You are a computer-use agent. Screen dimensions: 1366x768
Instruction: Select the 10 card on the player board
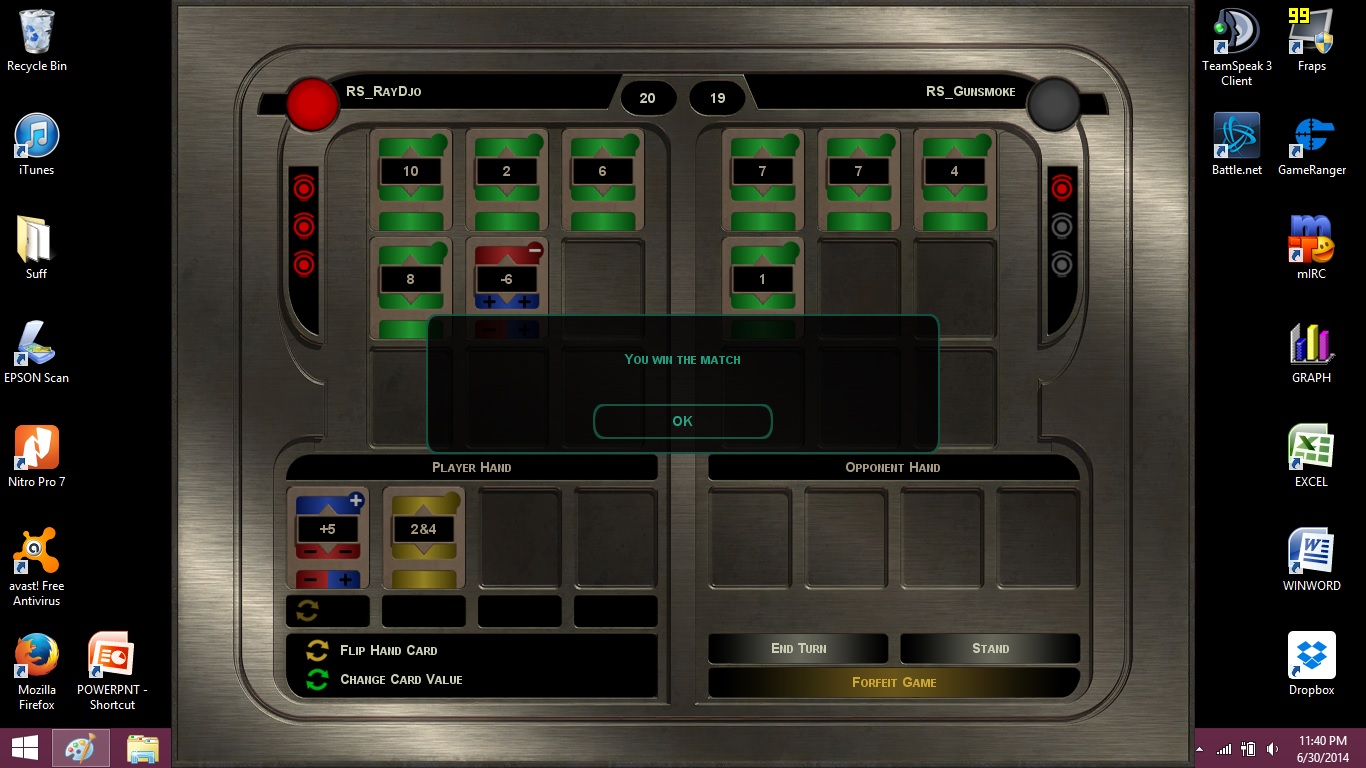click(410, 180)
